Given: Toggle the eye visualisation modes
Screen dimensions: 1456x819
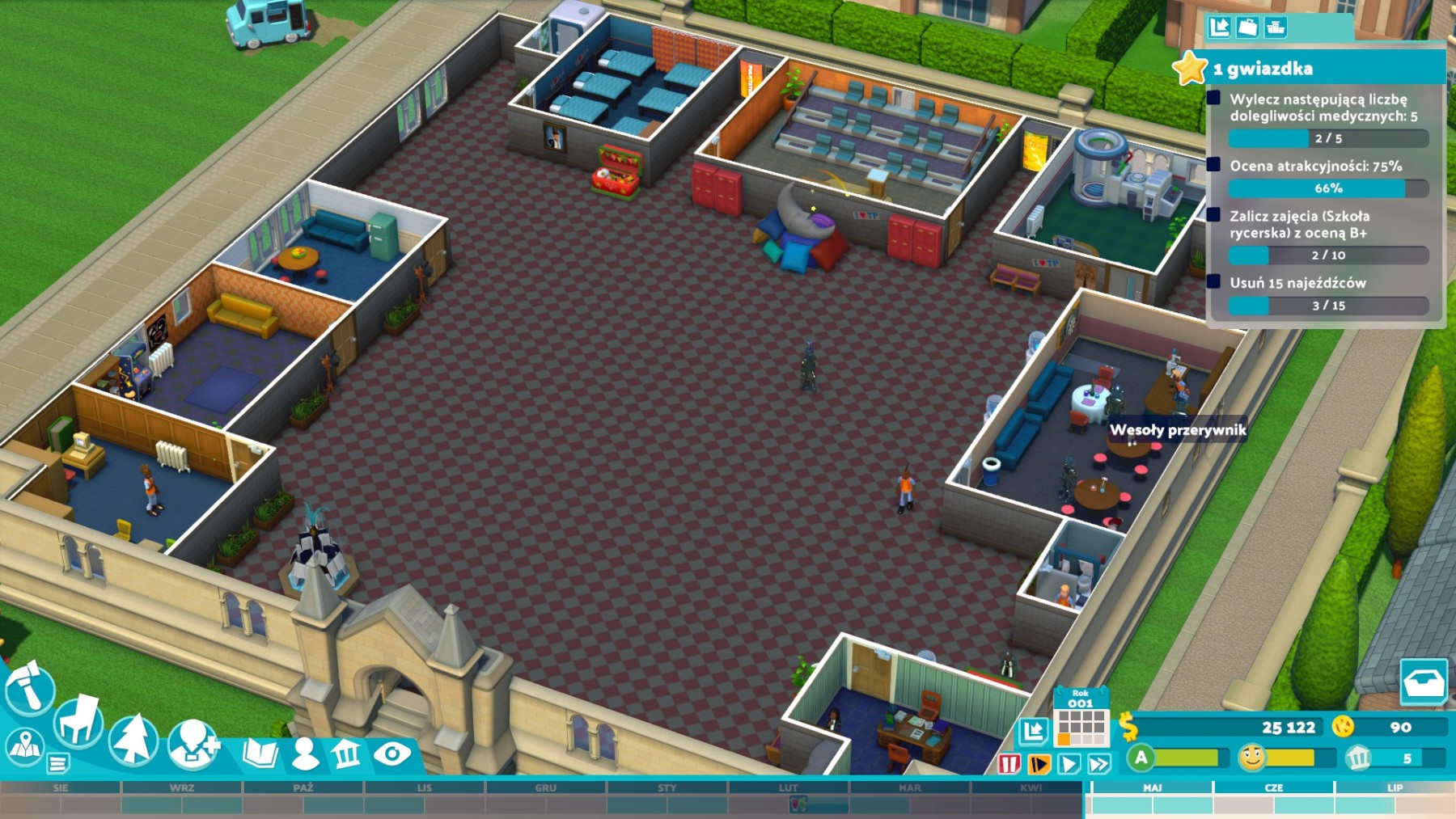Looking at the screenshot, I should [x=392, y=754].
